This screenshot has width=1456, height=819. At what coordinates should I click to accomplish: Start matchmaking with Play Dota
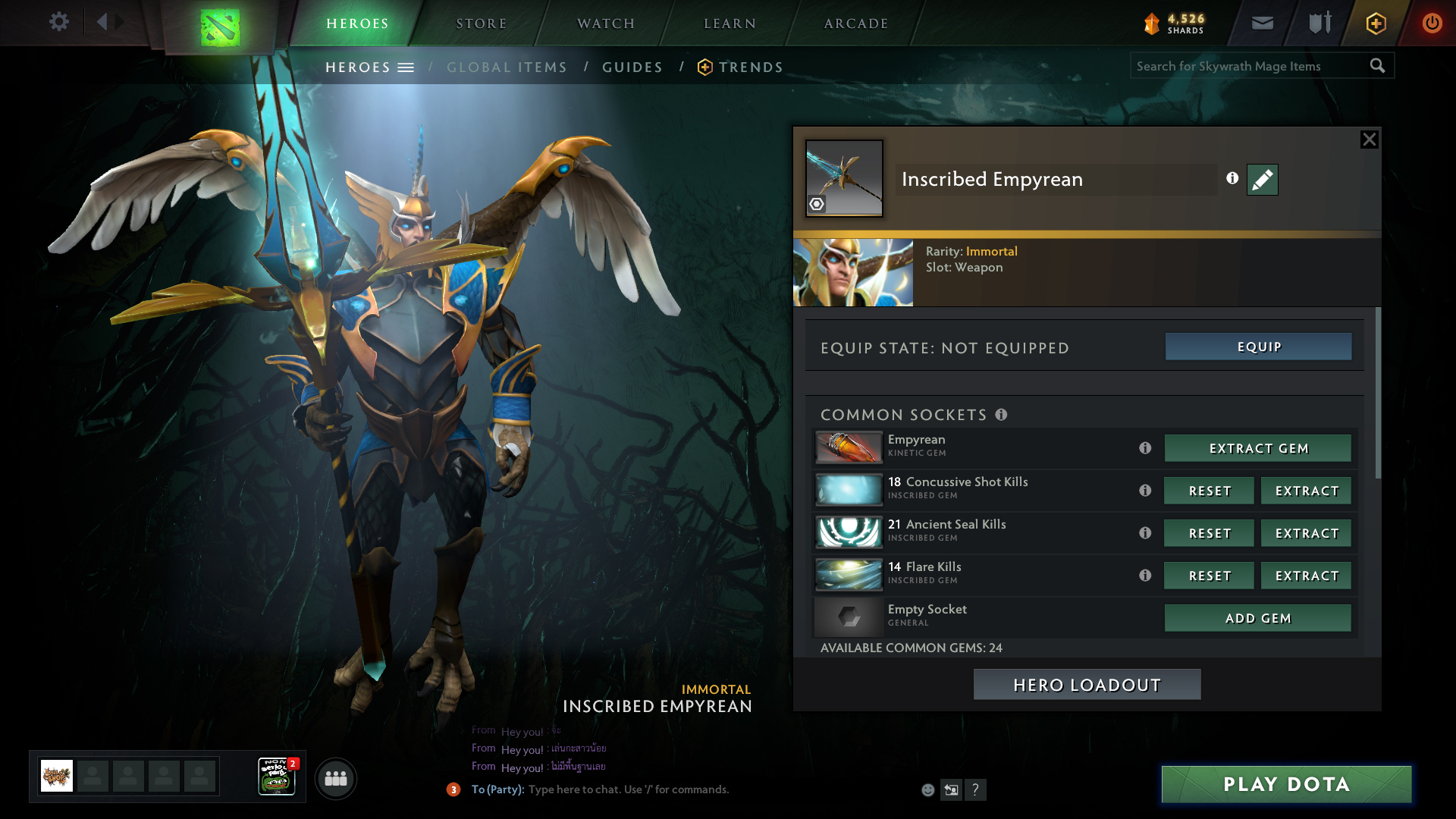click(x=1286, y=784)
